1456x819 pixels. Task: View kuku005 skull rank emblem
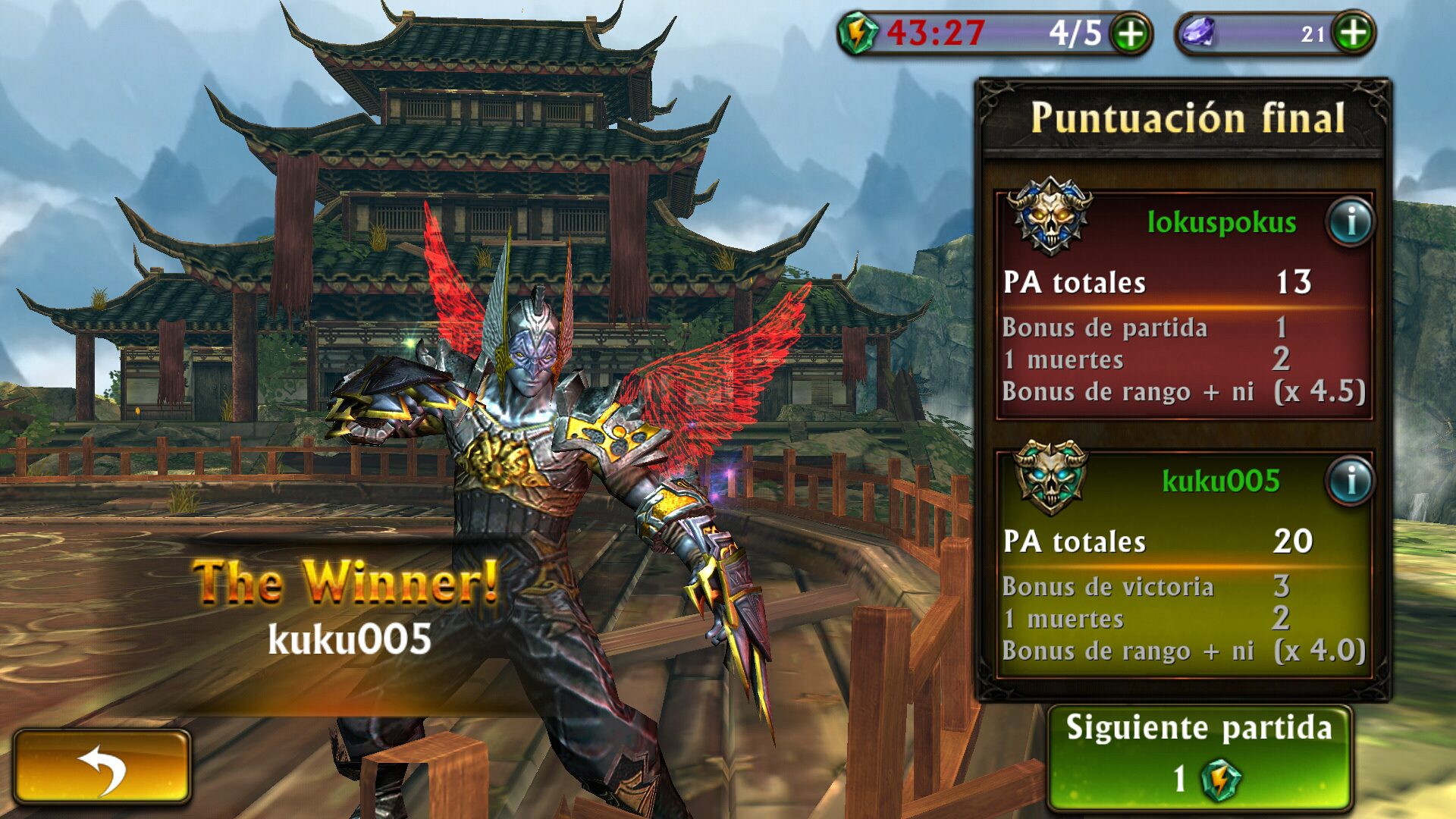pyautogui.click(x=1050, y=475)
